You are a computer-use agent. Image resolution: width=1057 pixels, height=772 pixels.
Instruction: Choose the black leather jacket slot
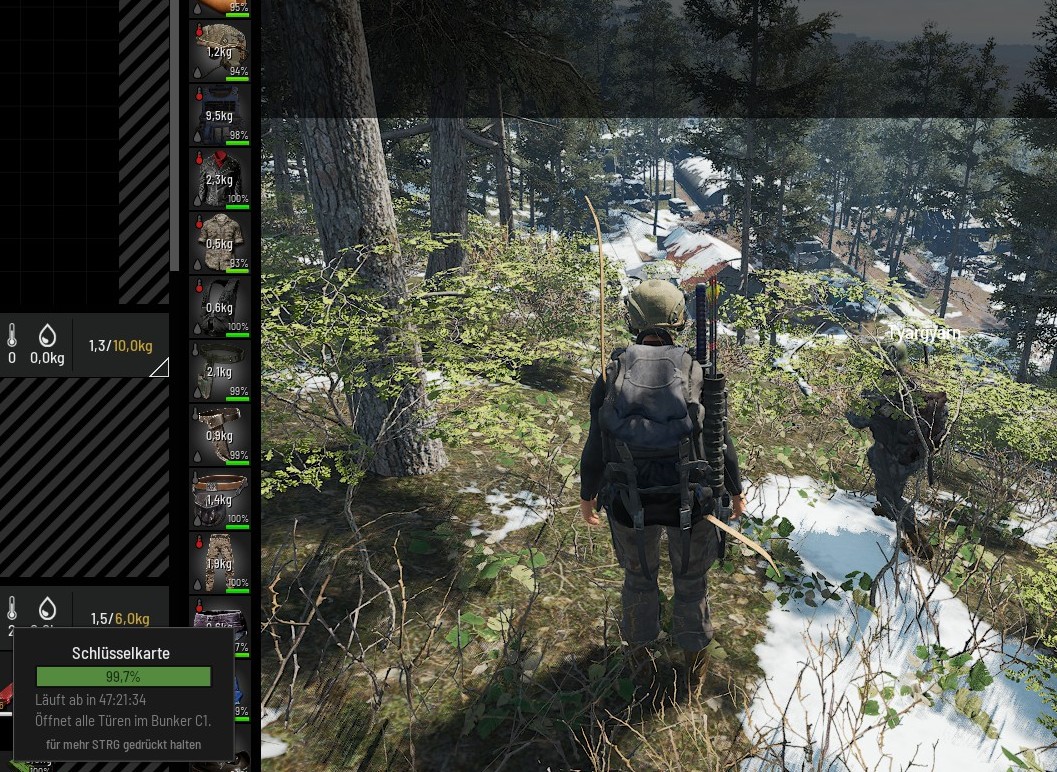(x=220, y=177)
